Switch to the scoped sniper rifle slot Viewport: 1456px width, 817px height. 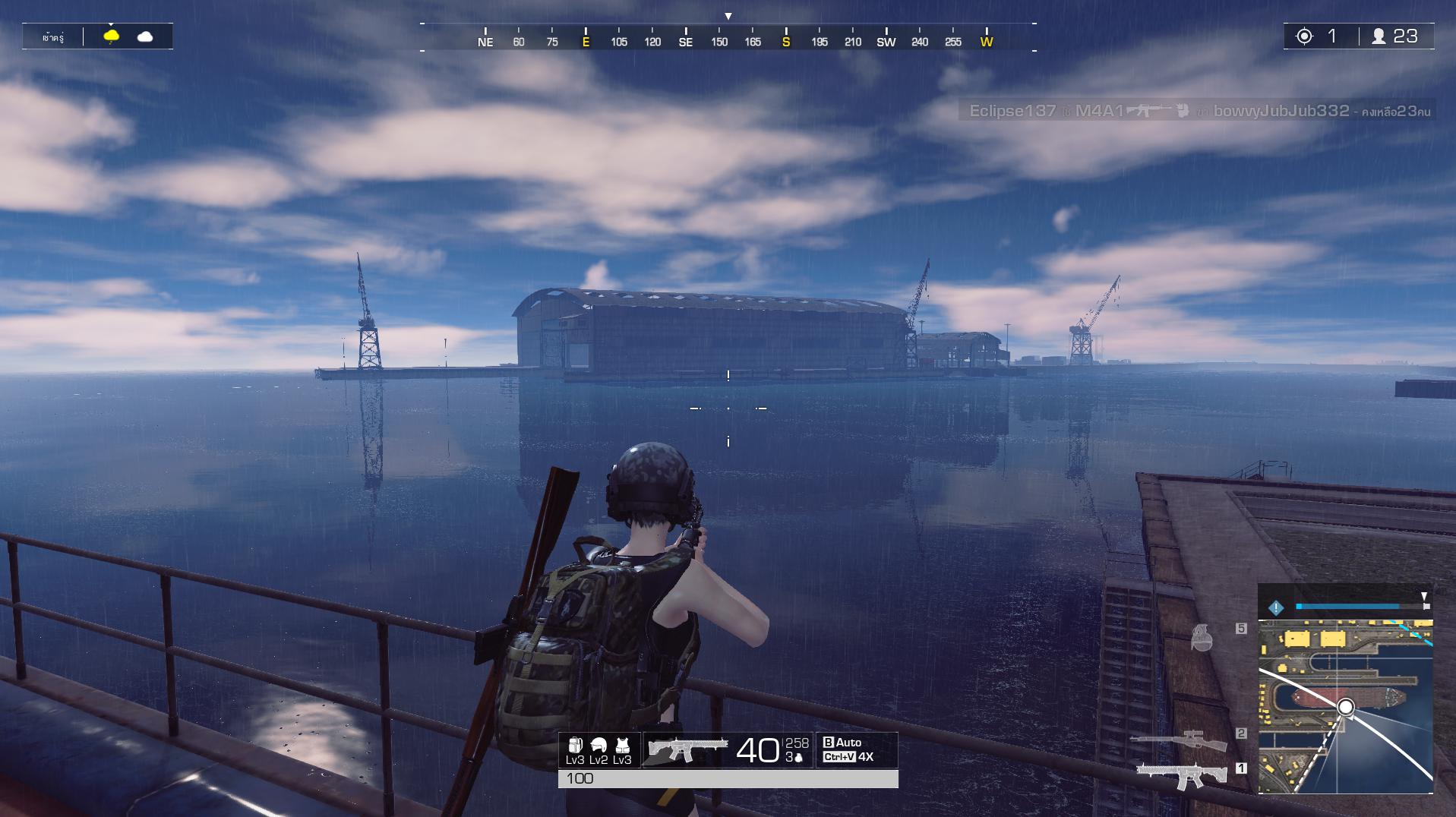pyautogui.click(x=1178, y=740)
